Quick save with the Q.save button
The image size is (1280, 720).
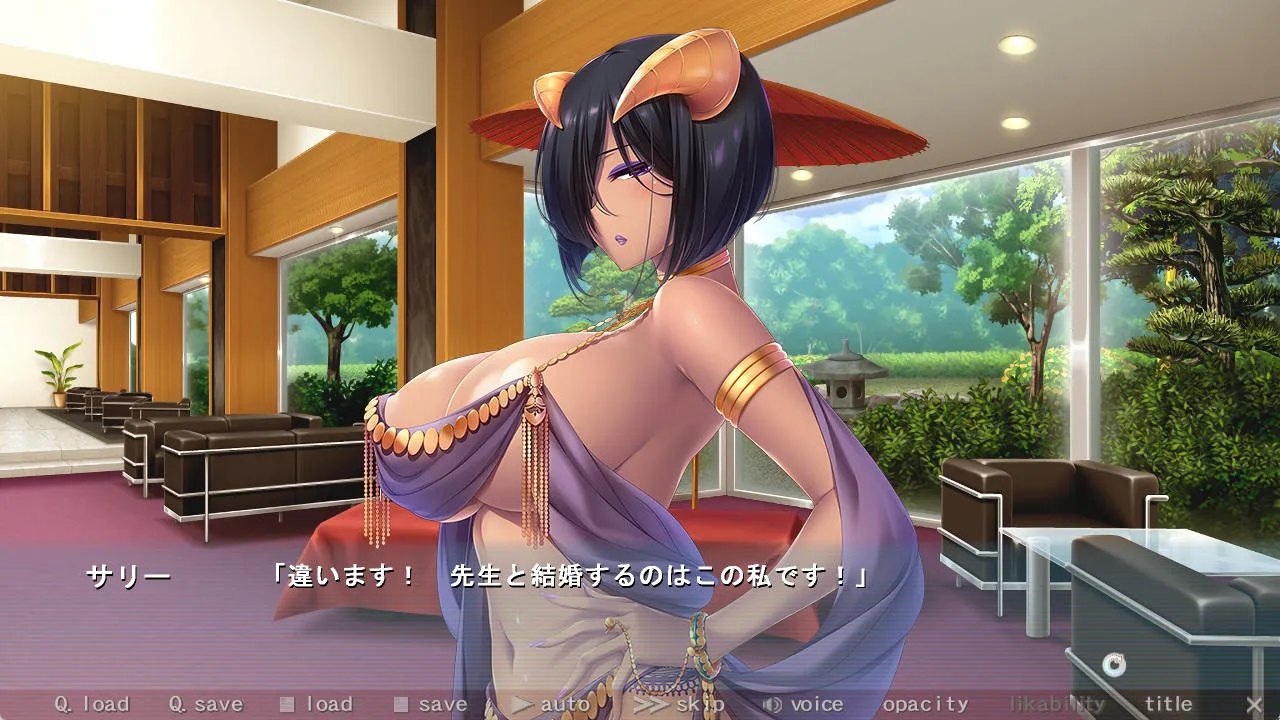[205, 704]
